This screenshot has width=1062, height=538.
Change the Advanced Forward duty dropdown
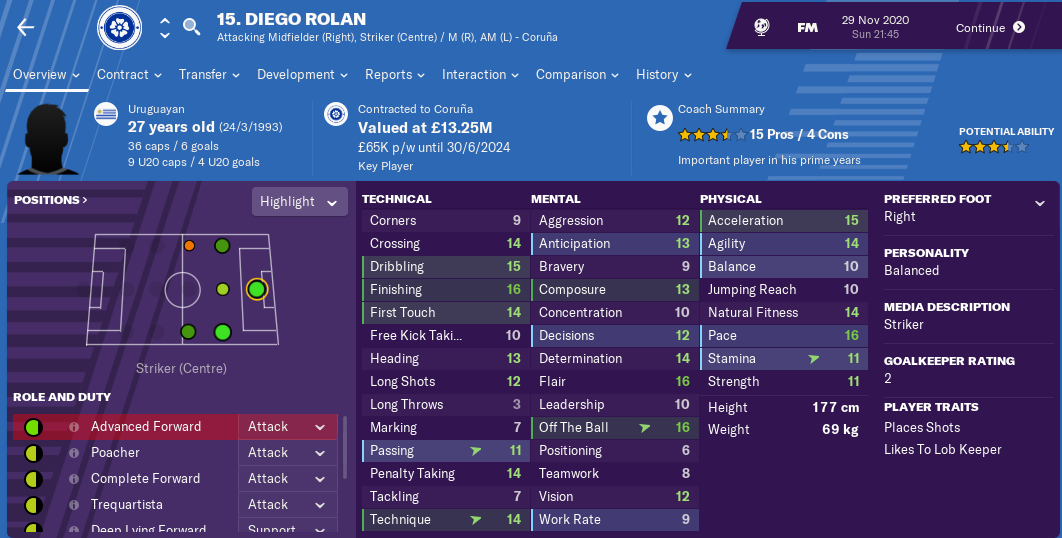pos(288,427)
